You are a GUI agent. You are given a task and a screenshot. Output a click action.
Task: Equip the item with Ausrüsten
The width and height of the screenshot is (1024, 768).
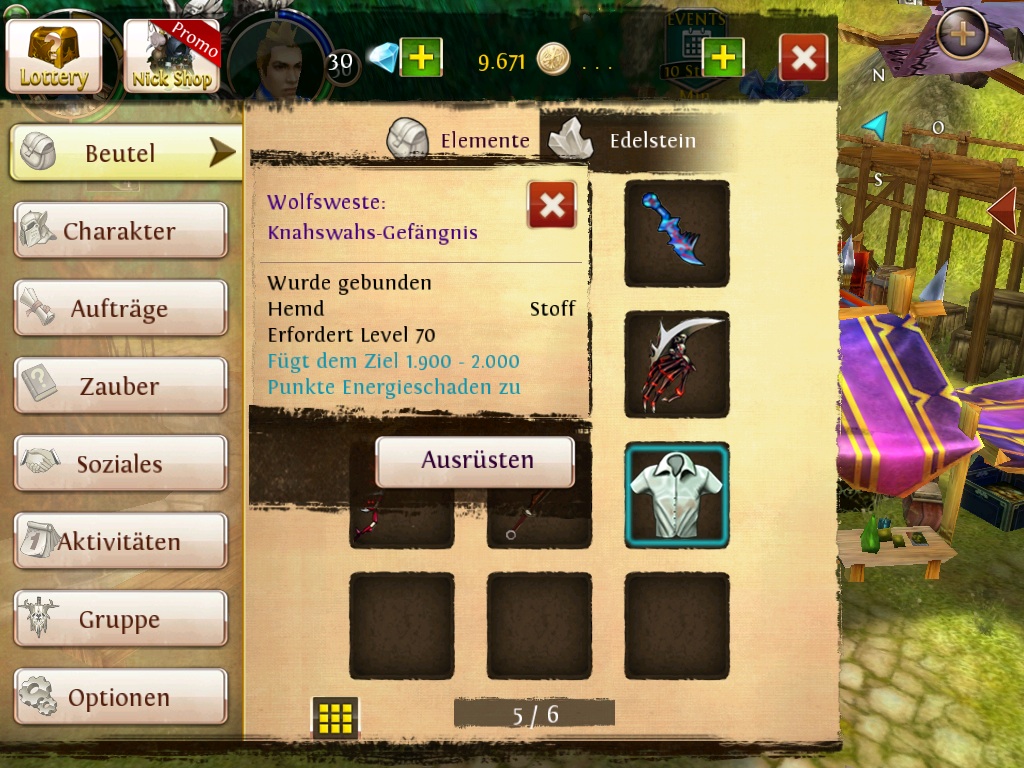(x=475, y=461)
